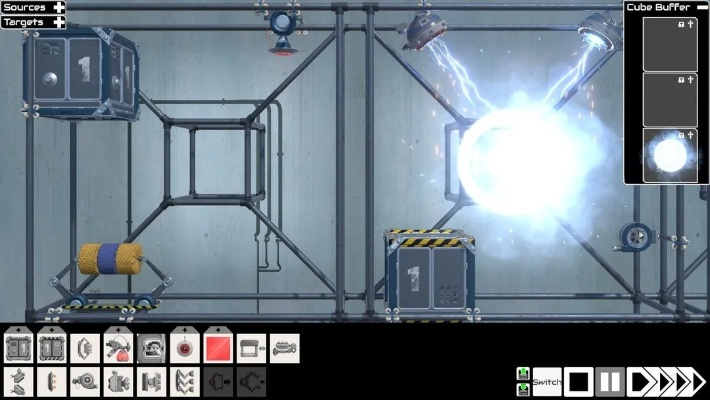Play the simulation at normal speed
710x400 pixels.
coord(640,381)
